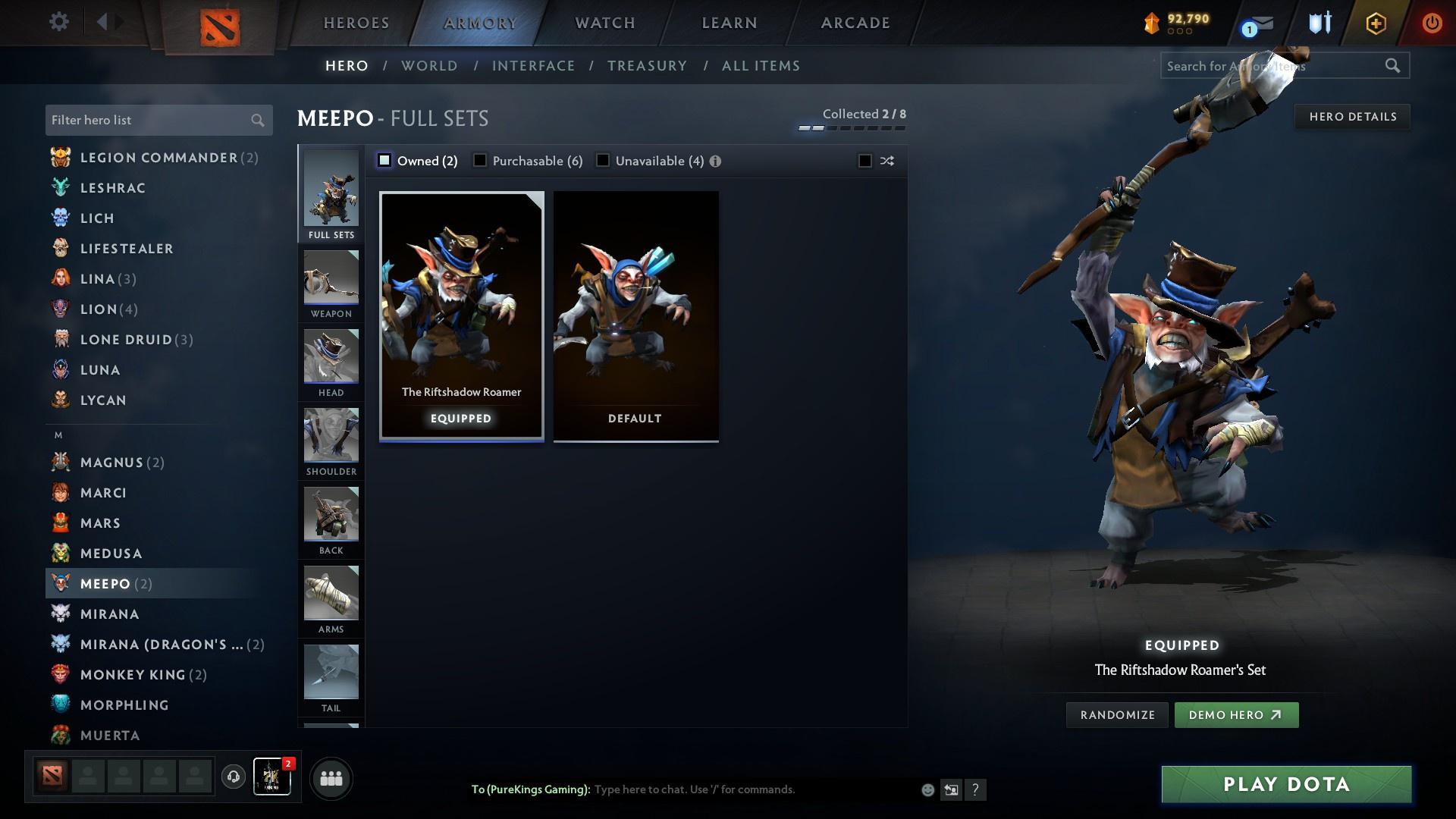Open HERO DETAILS page
The height and width of the screenshot is (819, 1456).
point(1352,116)
